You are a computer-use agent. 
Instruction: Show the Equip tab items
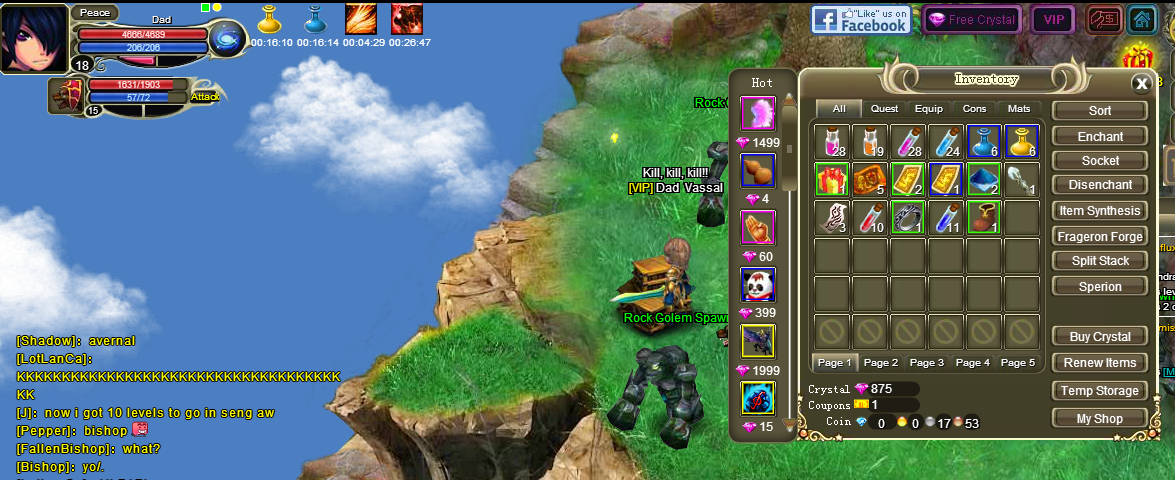928,109
